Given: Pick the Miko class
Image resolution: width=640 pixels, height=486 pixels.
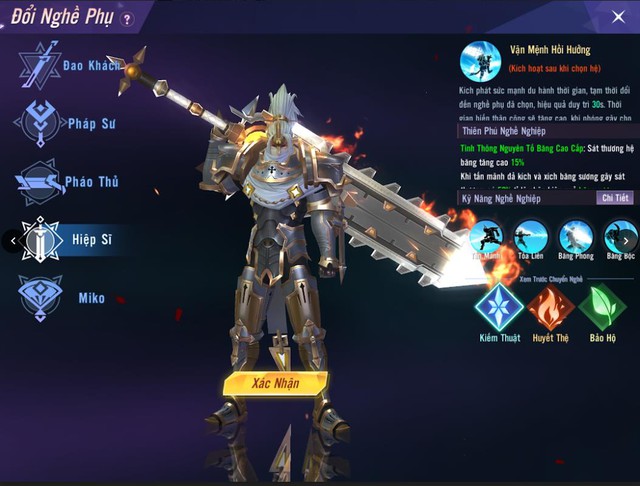Looking at the screenshot, I should pyautogui.click(x=60, y=298).
